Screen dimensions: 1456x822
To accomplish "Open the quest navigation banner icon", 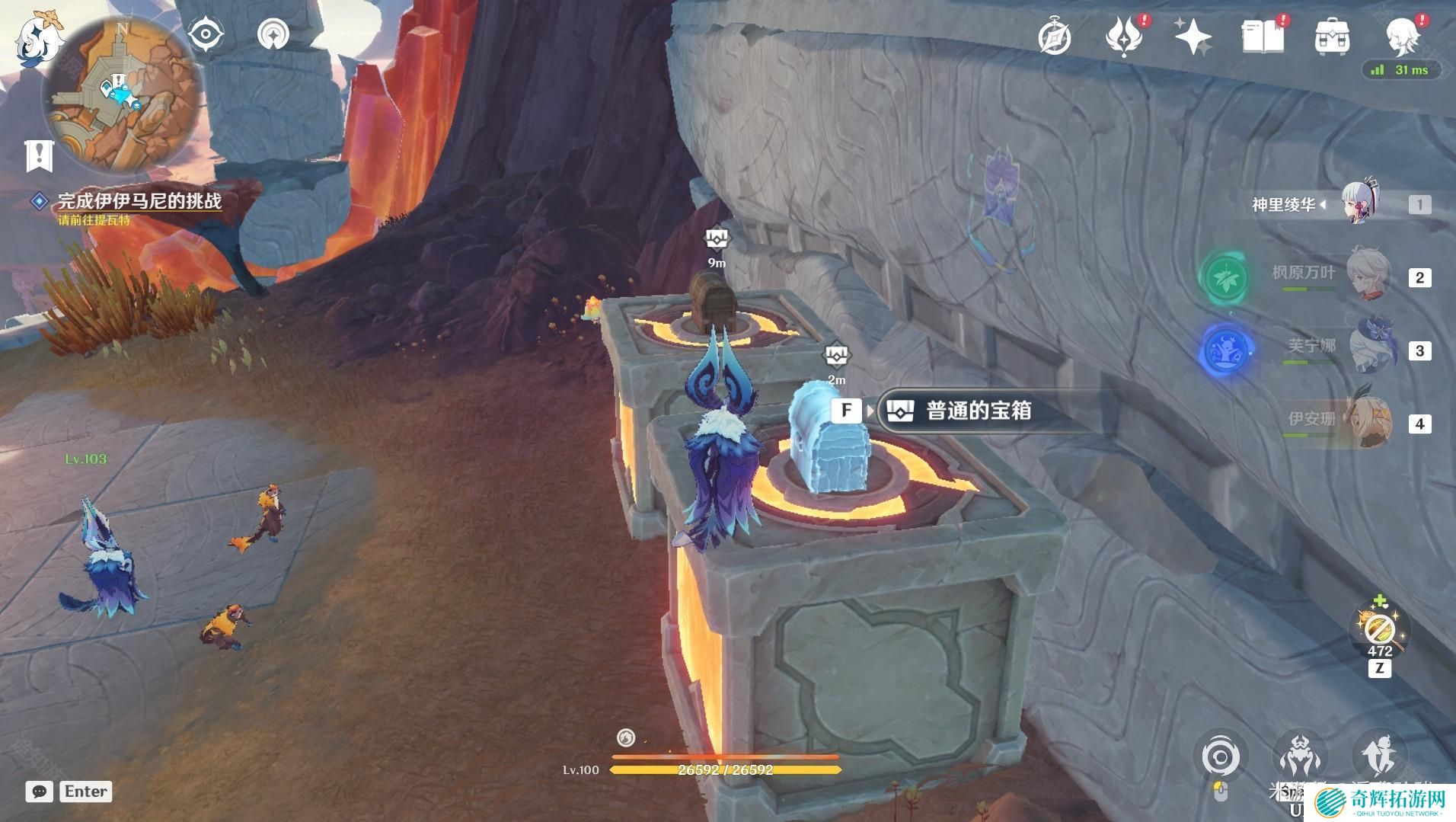I will tap(38, 156).
